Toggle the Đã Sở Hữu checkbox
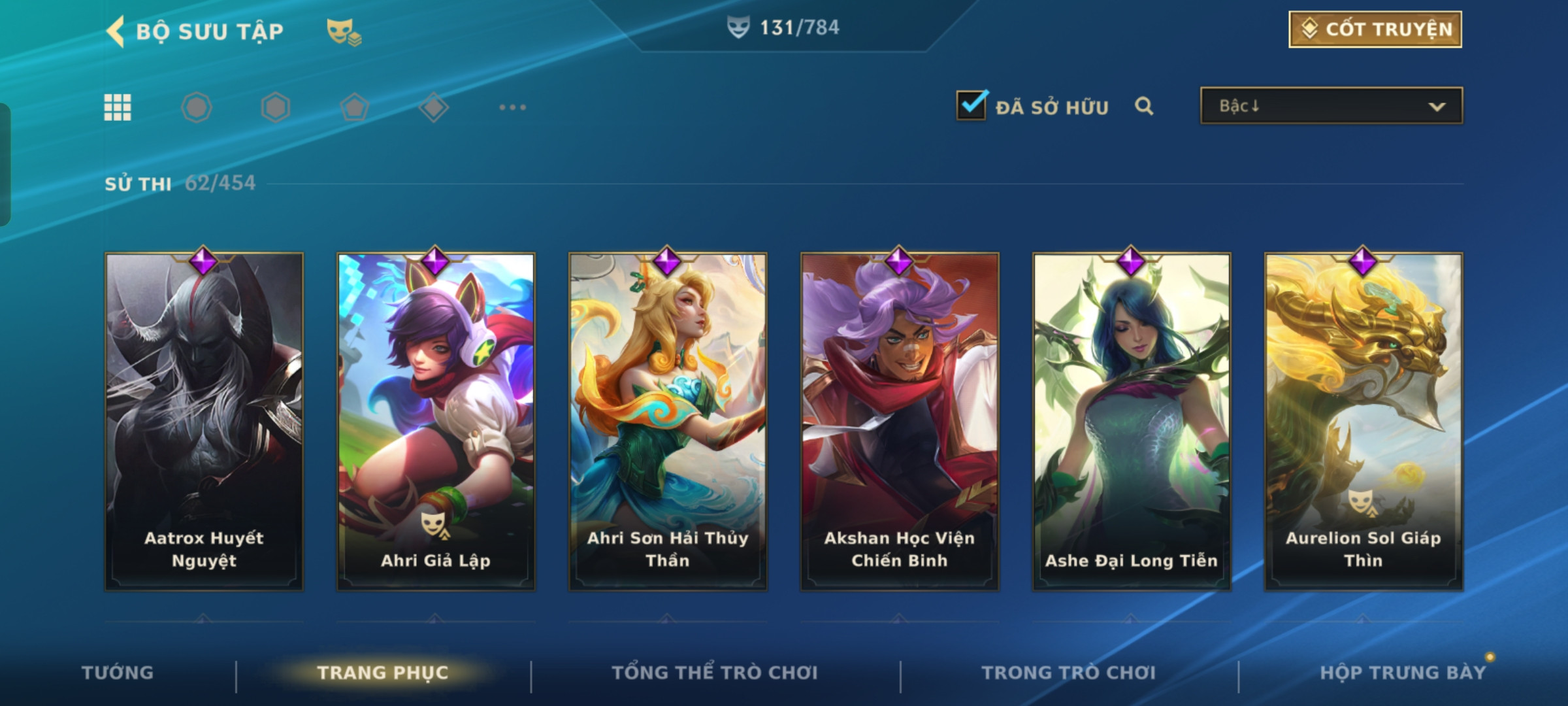The image size is (1568, 706). (x=972, y=105)
